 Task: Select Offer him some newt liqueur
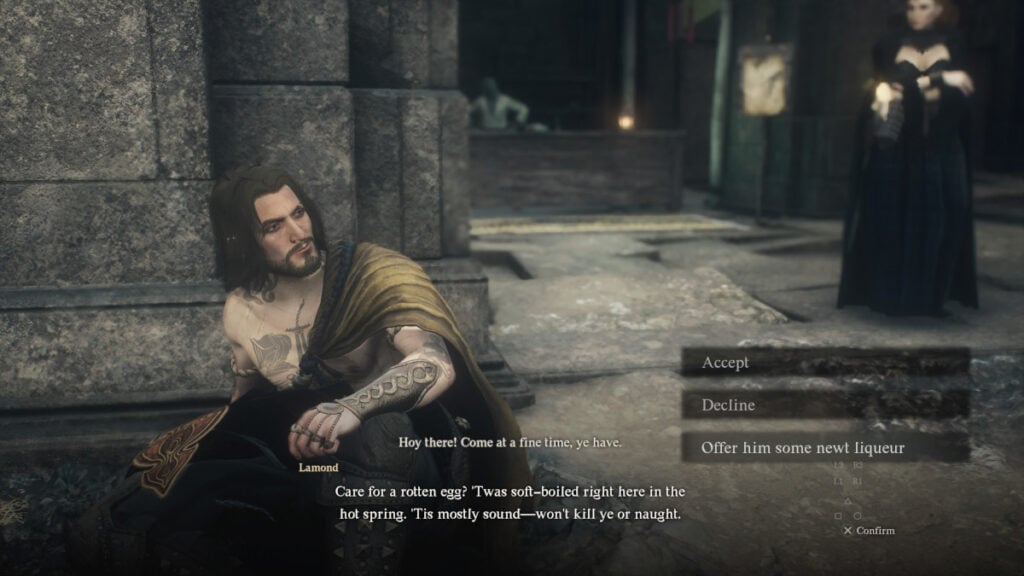(x=824, y=447)
